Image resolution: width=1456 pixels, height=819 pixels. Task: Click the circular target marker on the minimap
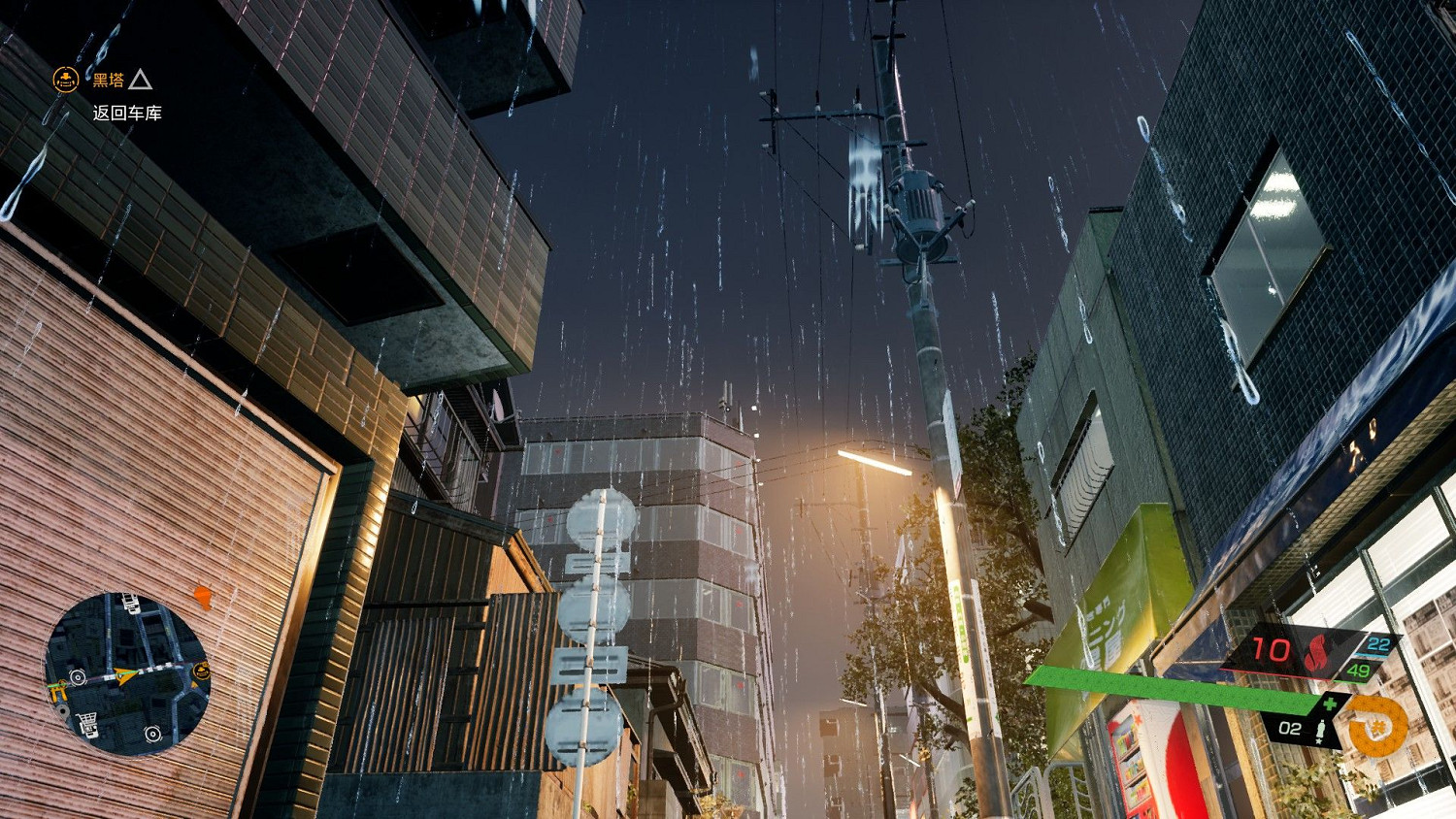tap(79, 677)
